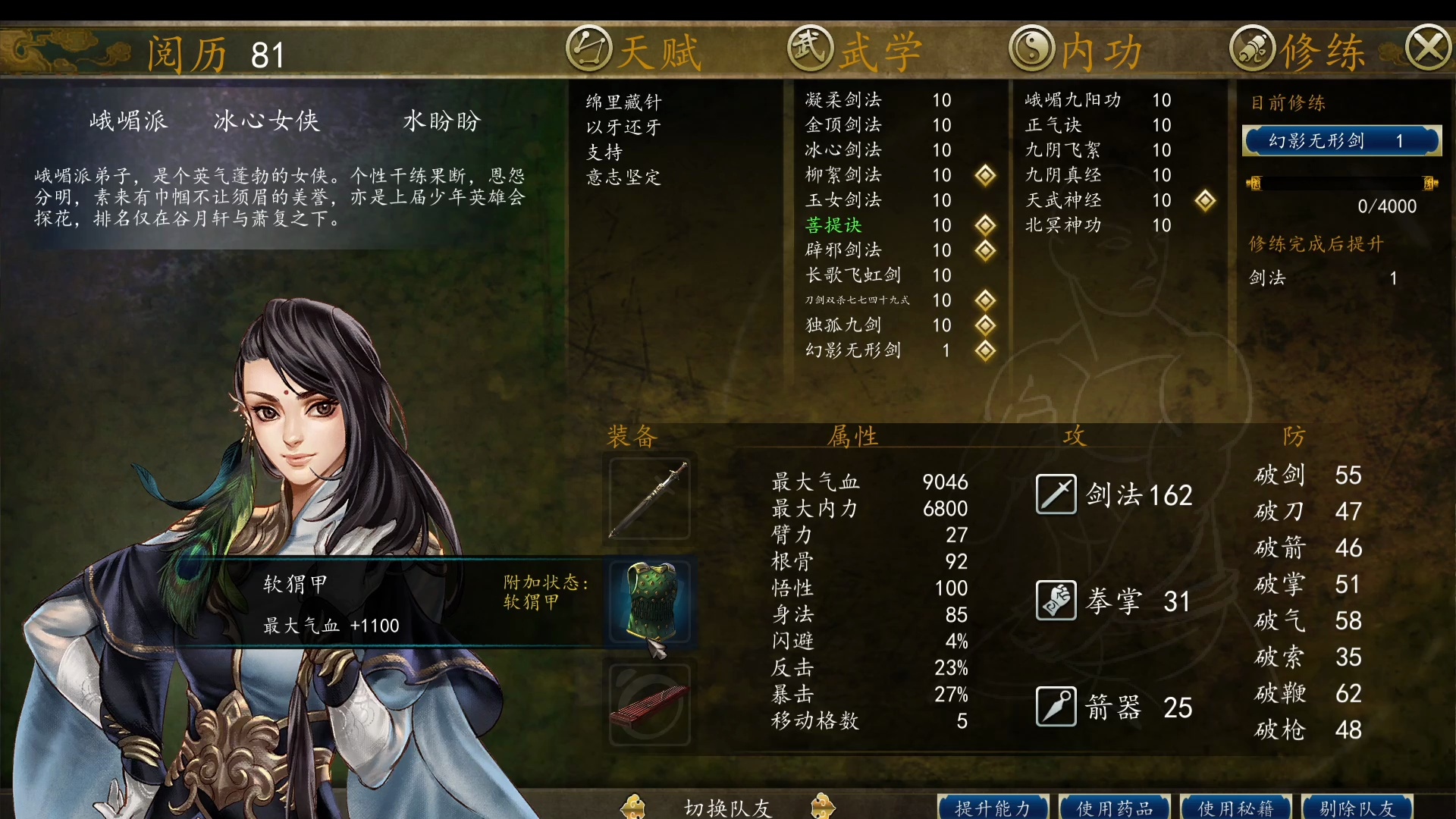Open the 幻影无形剑 cultivation selector
This screenshot has width=1456, height=819.
pyautogui.click(x=1341, y=140)
